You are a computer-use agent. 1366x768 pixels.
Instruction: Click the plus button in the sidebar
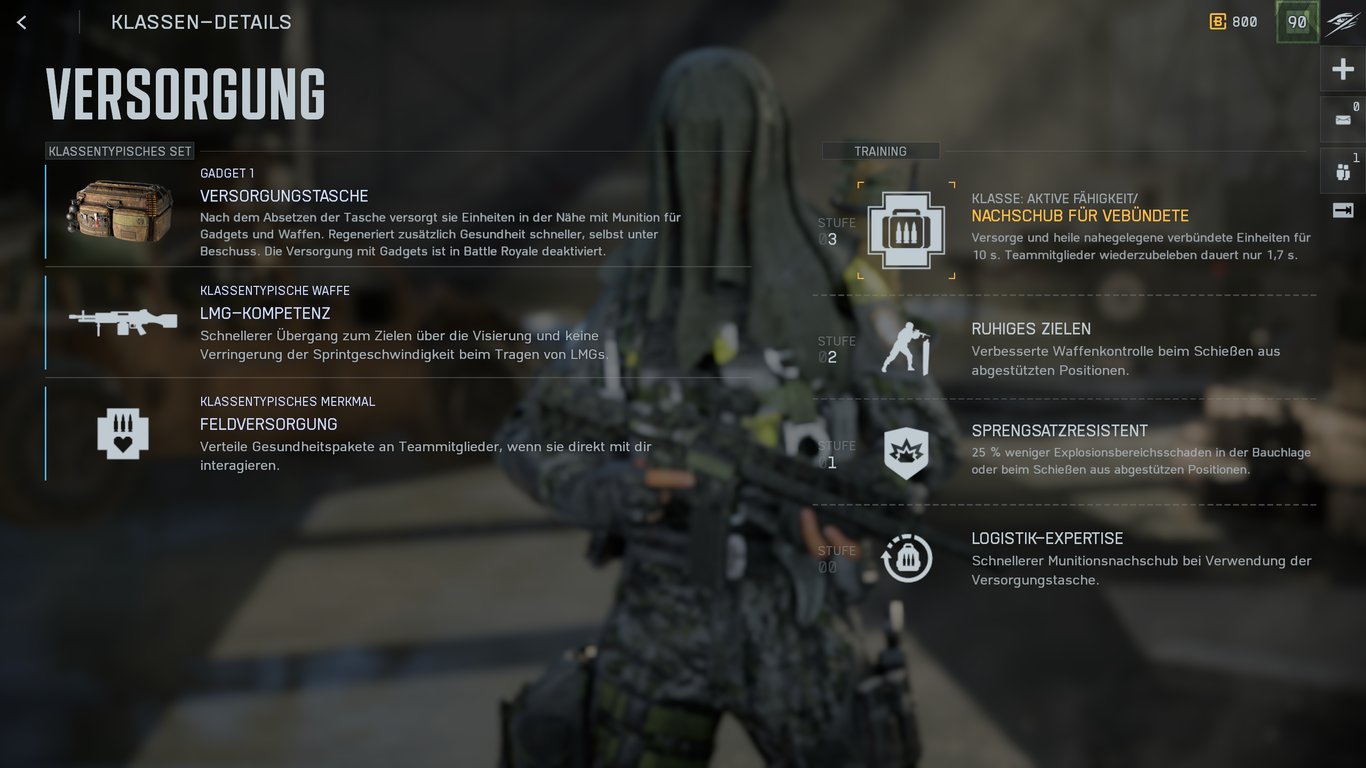click(x=1342, y=69)
